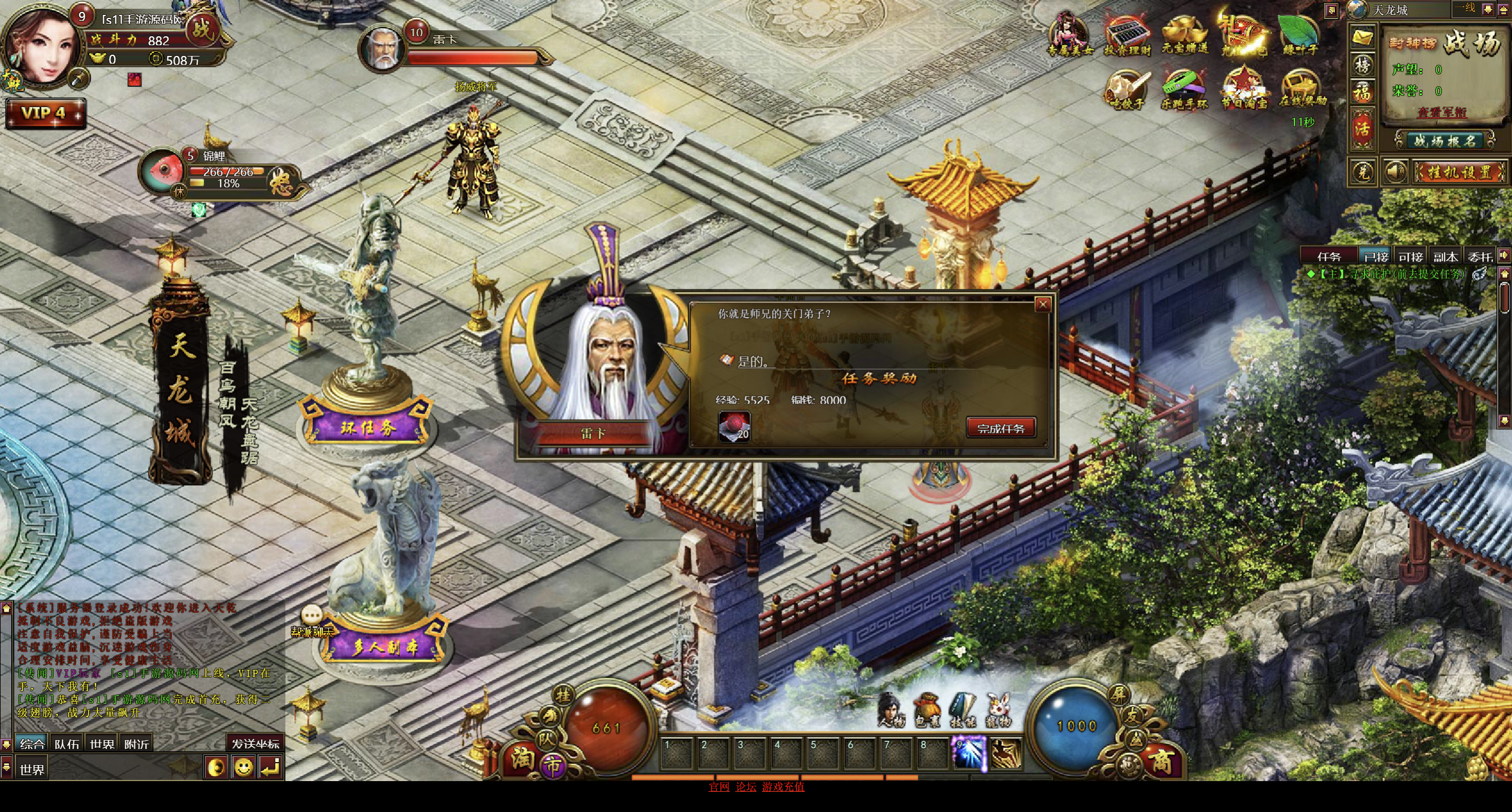
Task: Open the 包裹 bag icon
Action: point(928,710)
